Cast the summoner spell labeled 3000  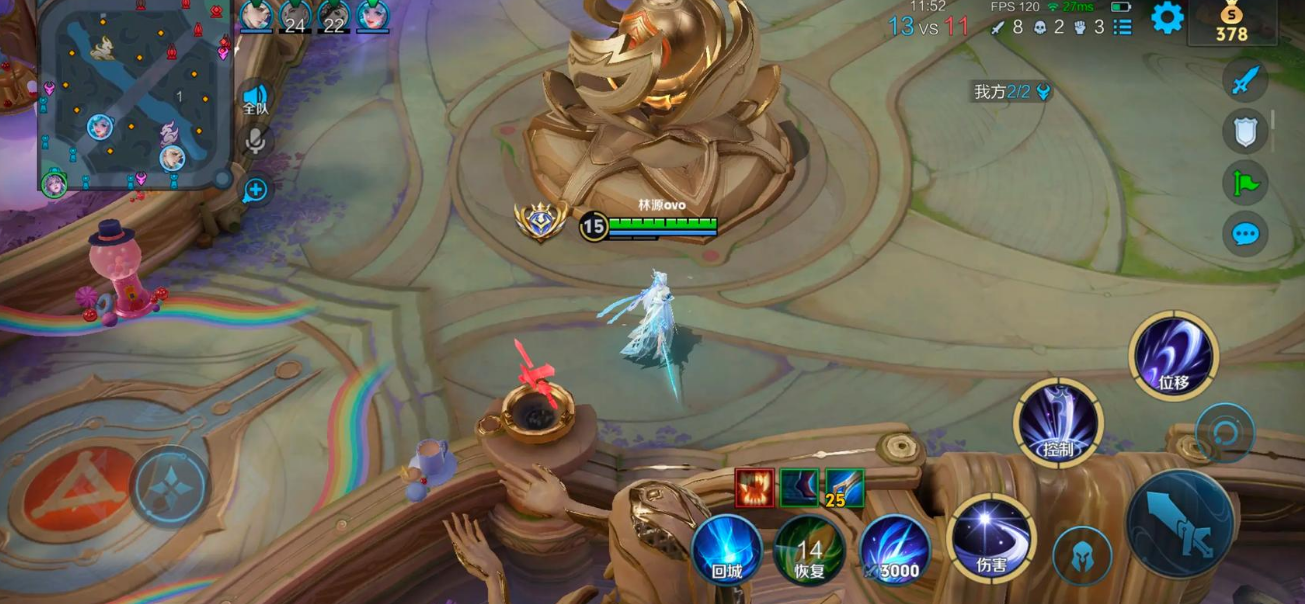coord(893,550)
